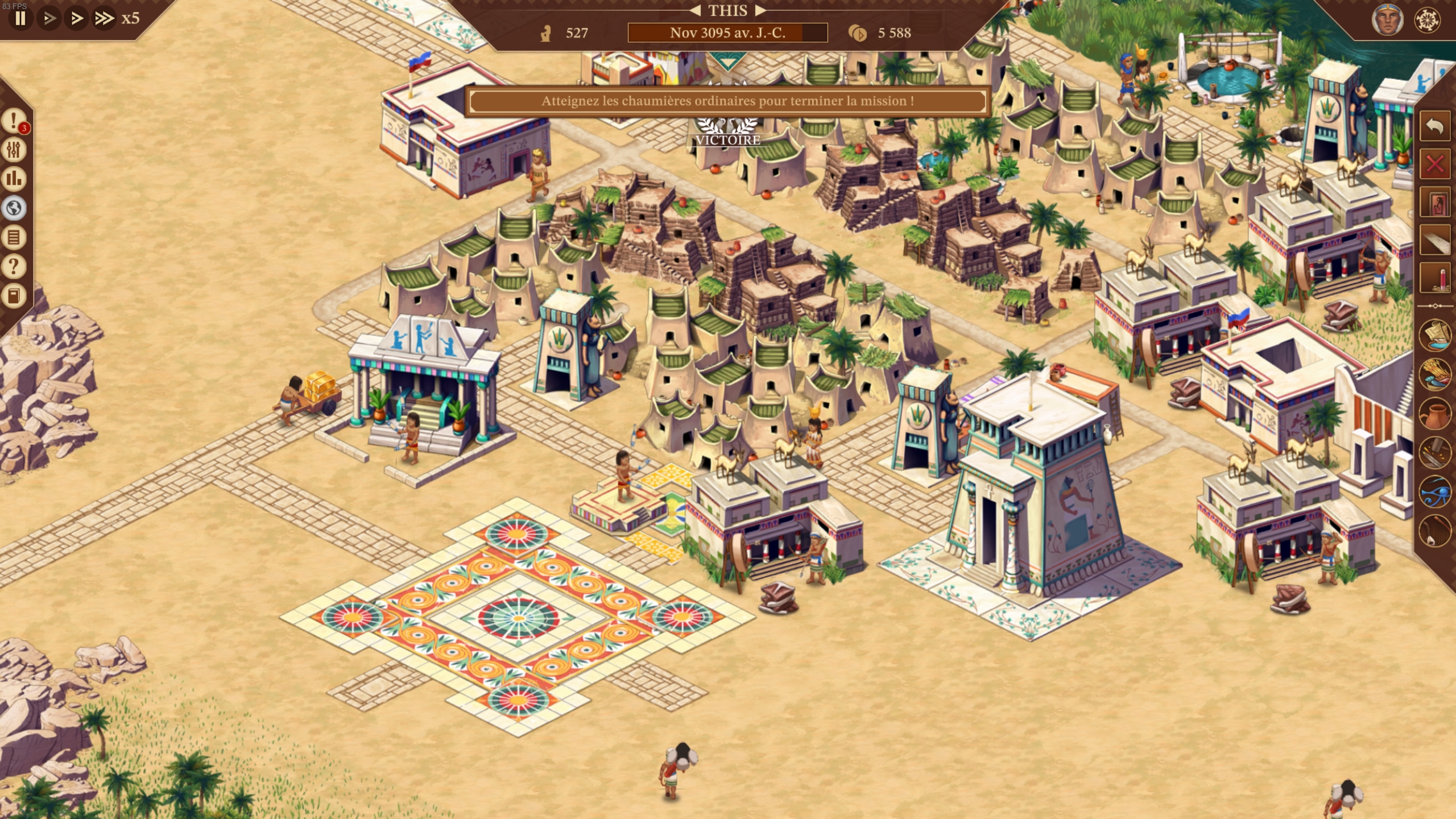
Task: Open the Eye of Horus building category
Action: pos(1434,491)
